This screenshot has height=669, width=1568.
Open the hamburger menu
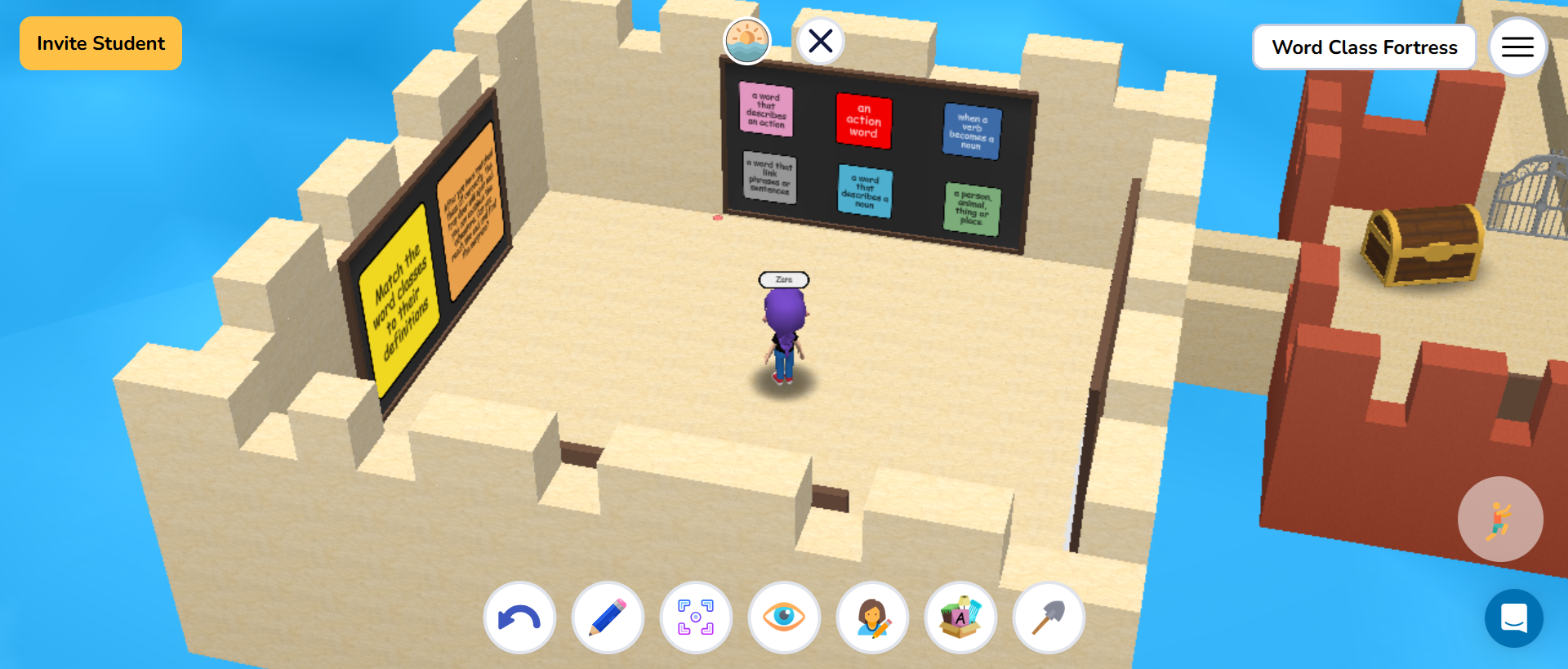click(x=1517, y=47)
